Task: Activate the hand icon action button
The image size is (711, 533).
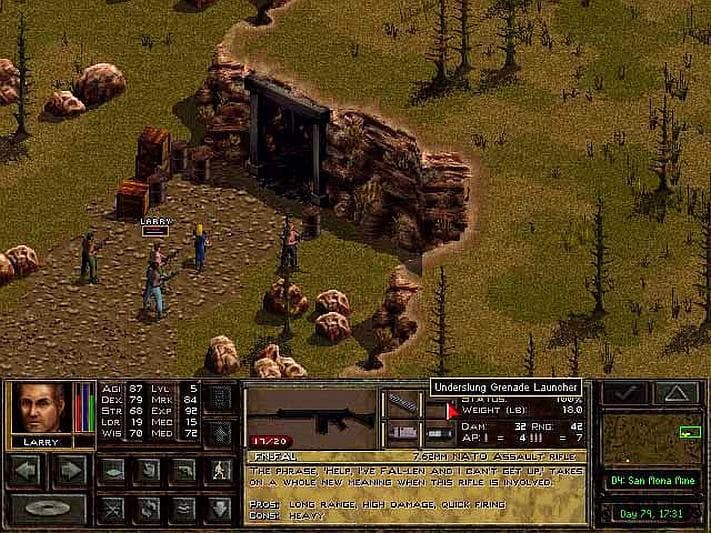Action: click(x=148, y=470)
